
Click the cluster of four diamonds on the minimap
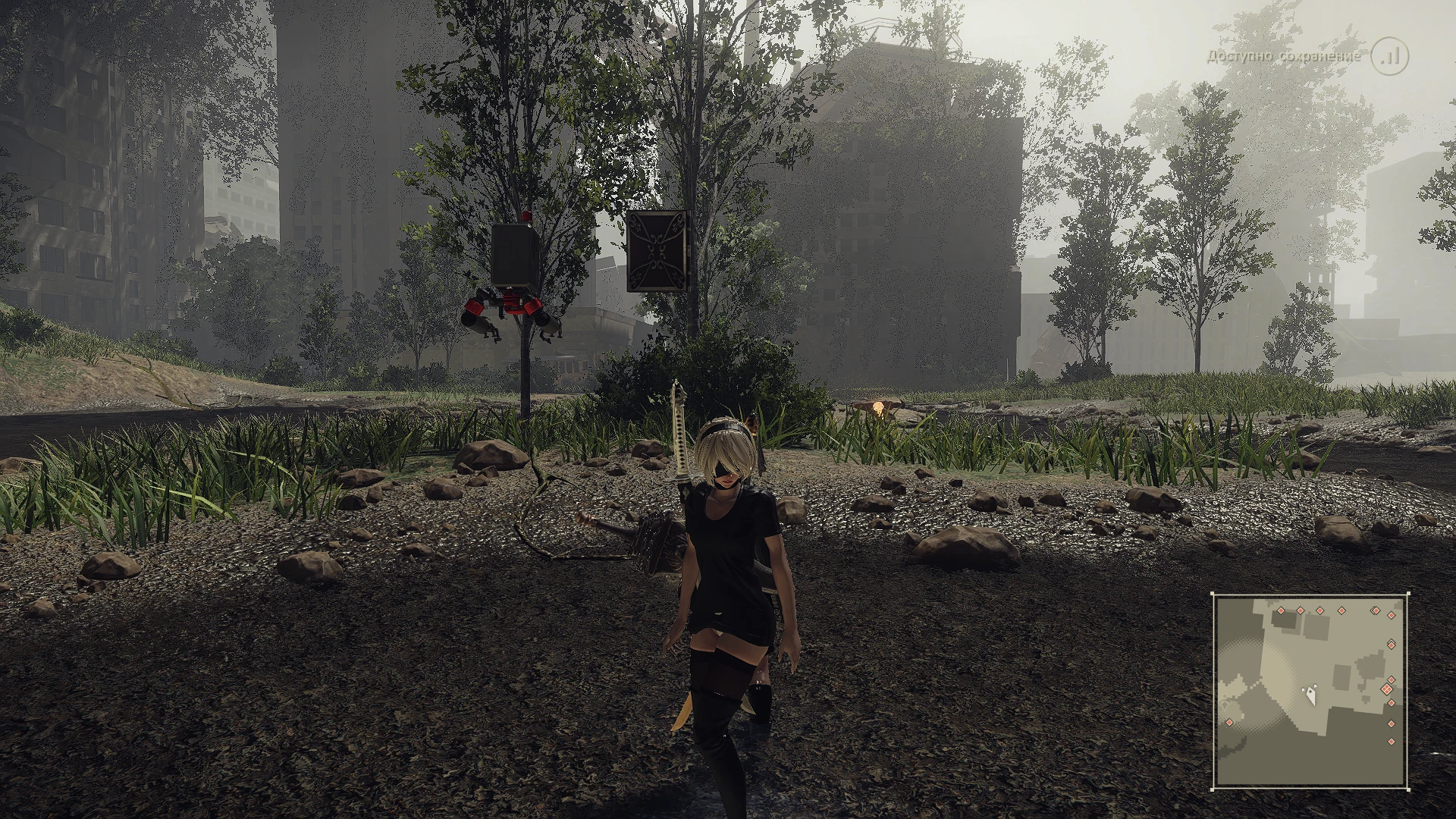pyautogui.click(x=1388, y=689)
